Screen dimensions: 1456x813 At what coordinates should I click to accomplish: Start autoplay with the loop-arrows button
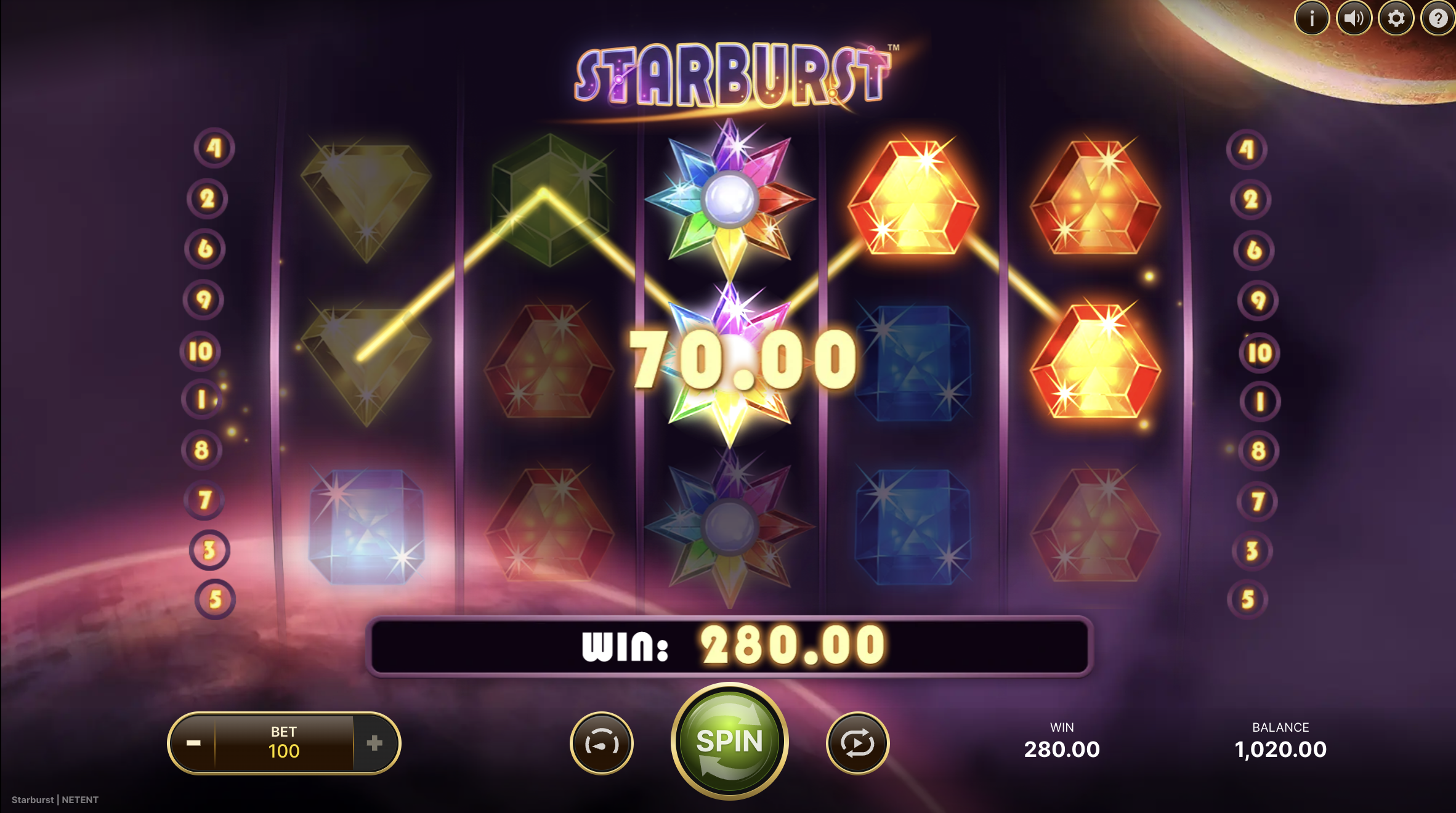(x=857, y=743)
